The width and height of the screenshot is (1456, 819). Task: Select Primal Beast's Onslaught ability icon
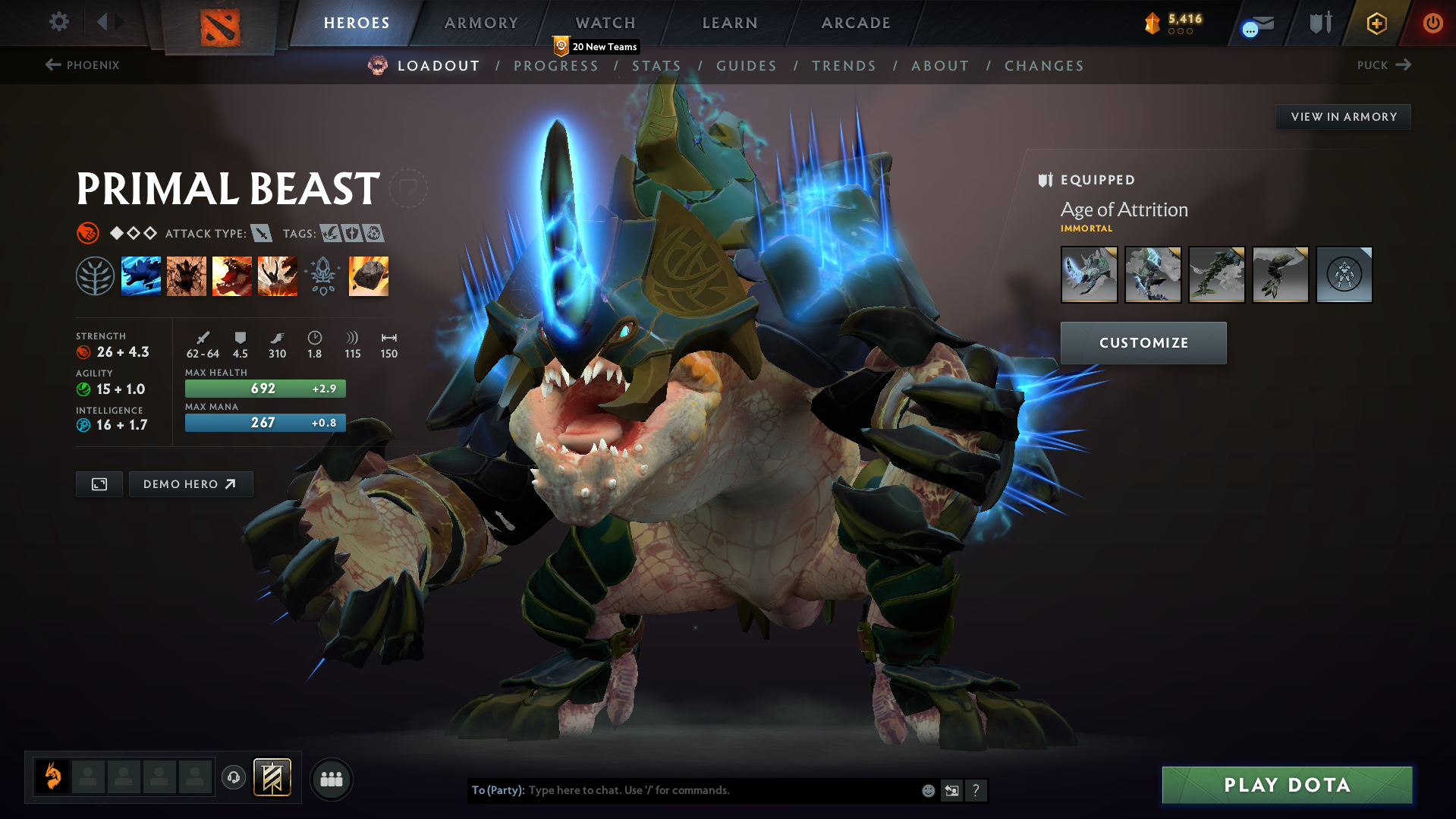[x=141, y=276]
